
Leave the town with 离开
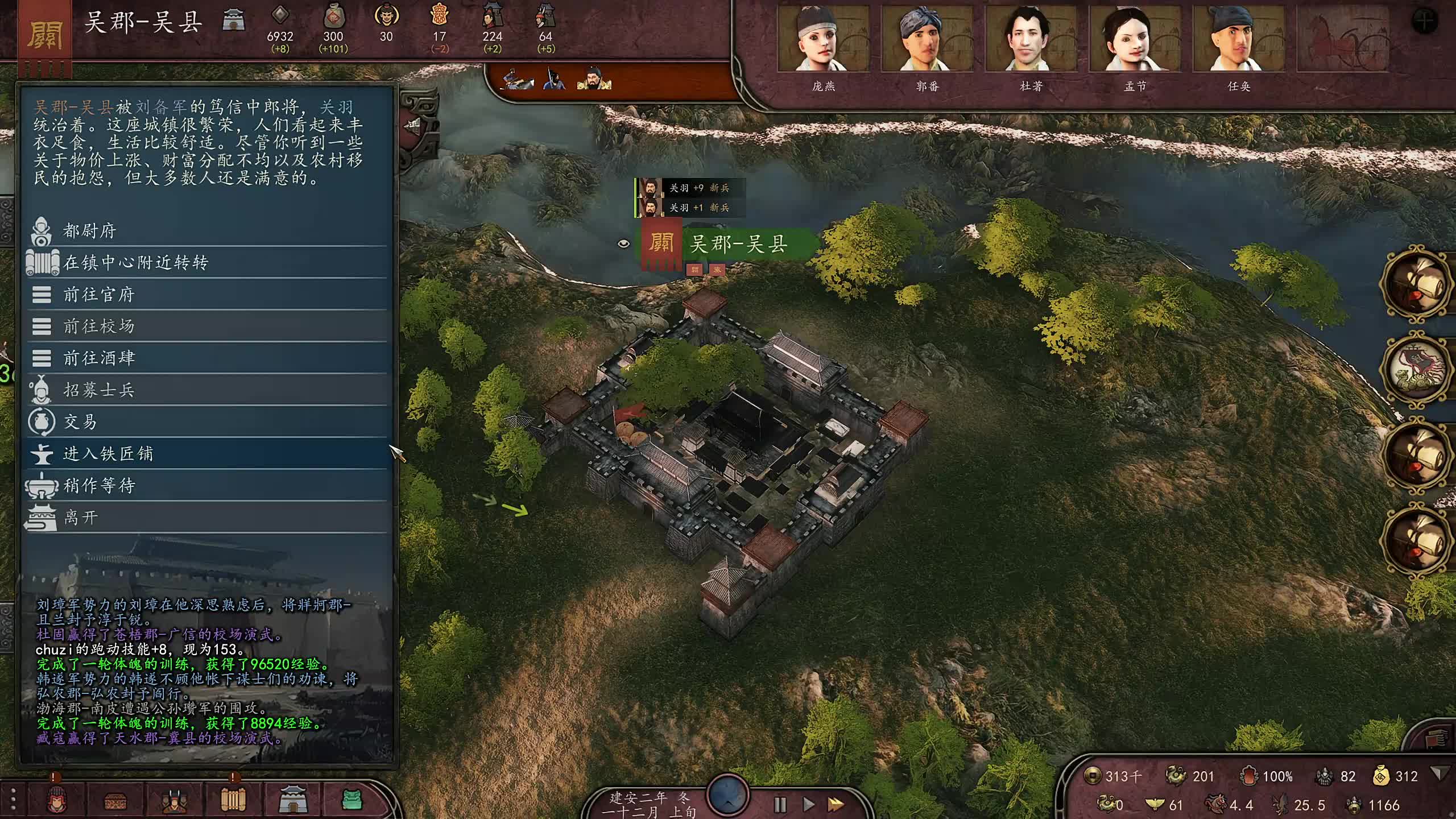(80, 518)
